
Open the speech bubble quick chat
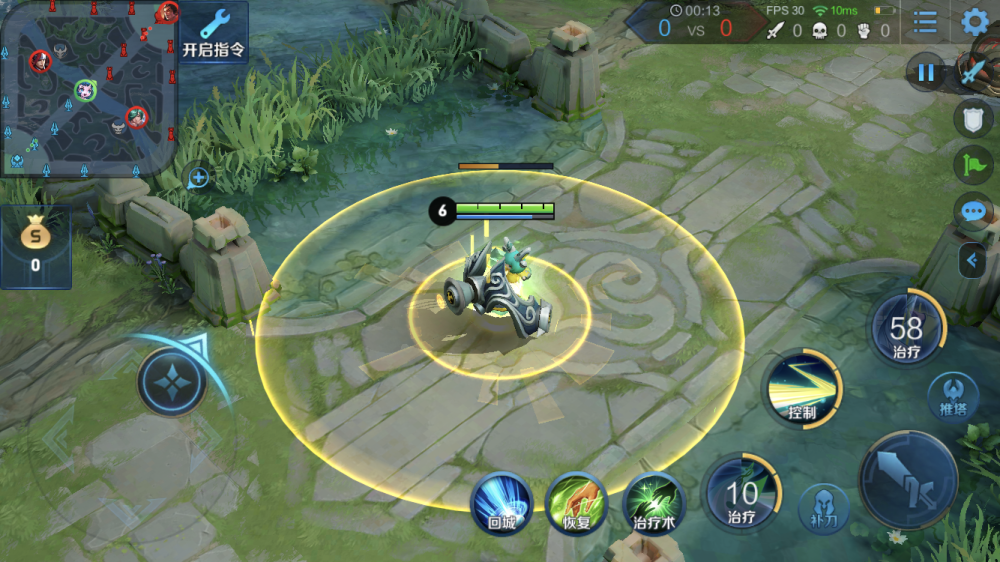[973, 211]
